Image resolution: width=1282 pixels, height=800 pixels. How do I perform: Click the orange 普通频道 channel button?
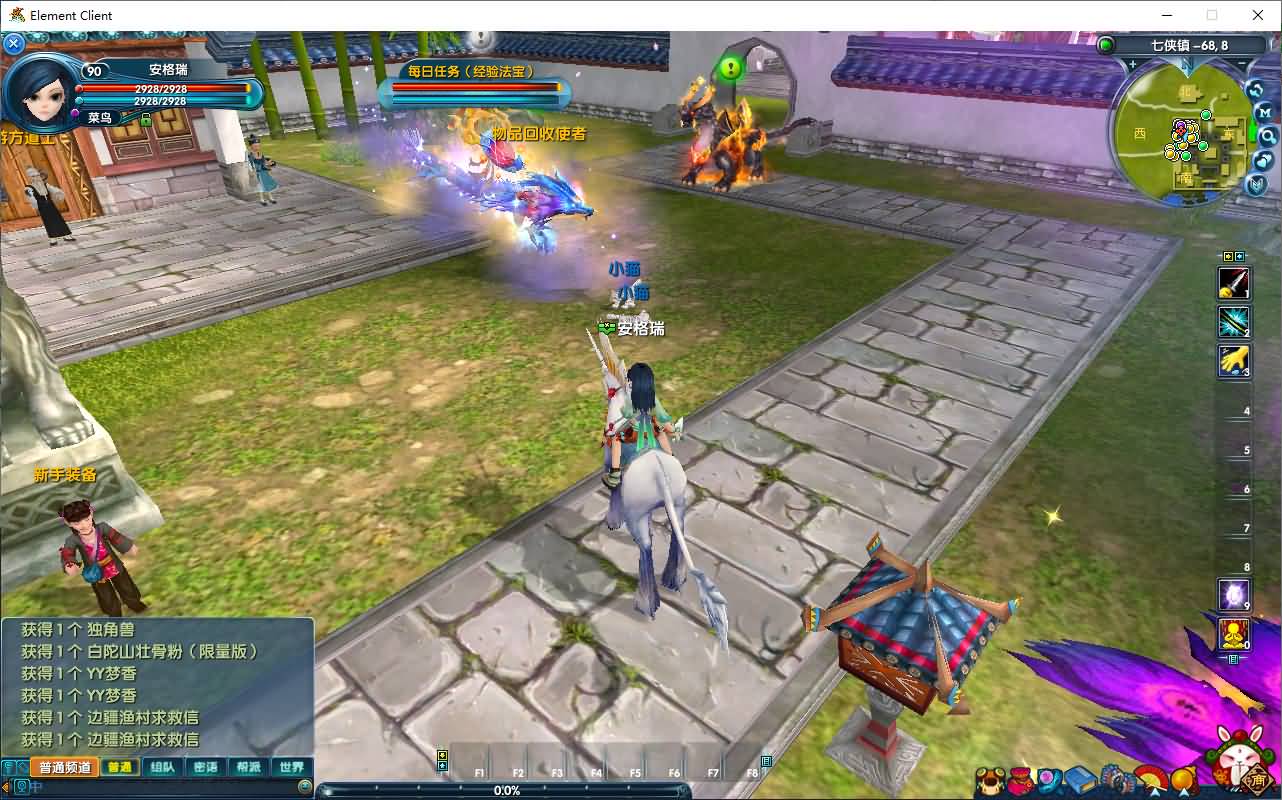click(66, 768)
